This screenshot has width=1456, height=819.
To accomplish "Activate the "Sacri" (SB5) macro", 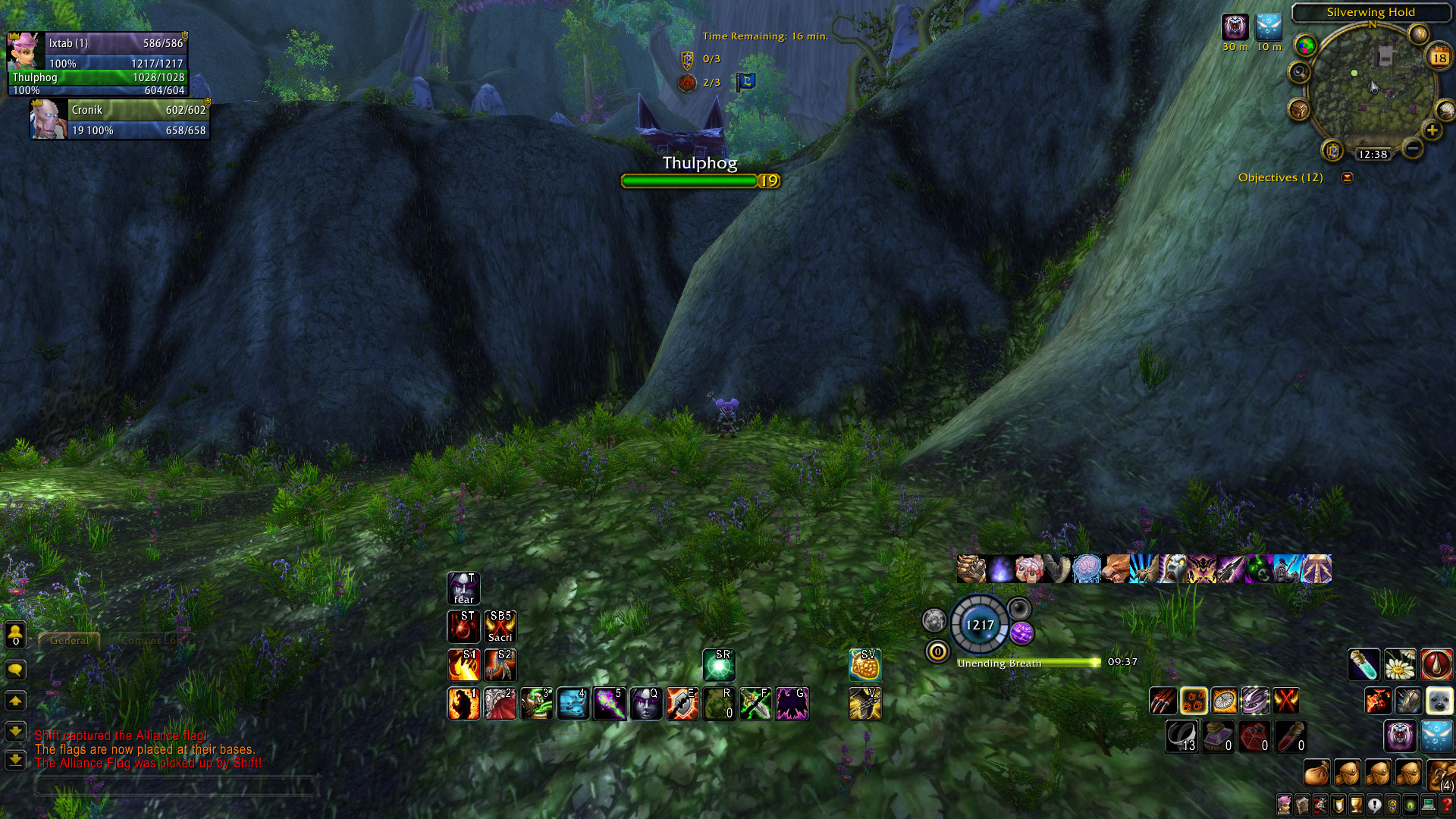I will tap(501, 627).
